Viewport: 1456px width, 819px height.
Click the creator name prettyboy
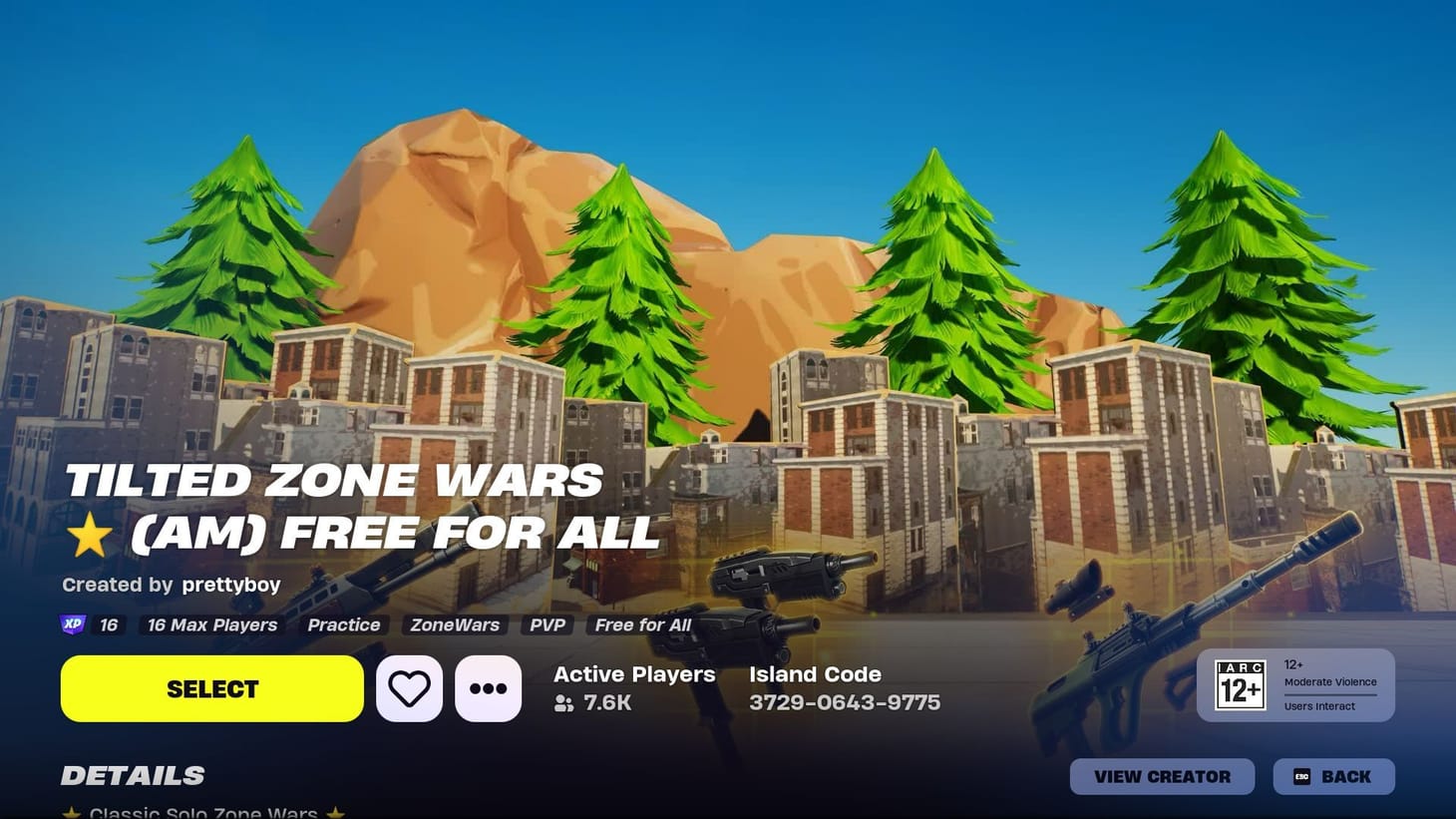pyautogui.click(x=230, y=585)
